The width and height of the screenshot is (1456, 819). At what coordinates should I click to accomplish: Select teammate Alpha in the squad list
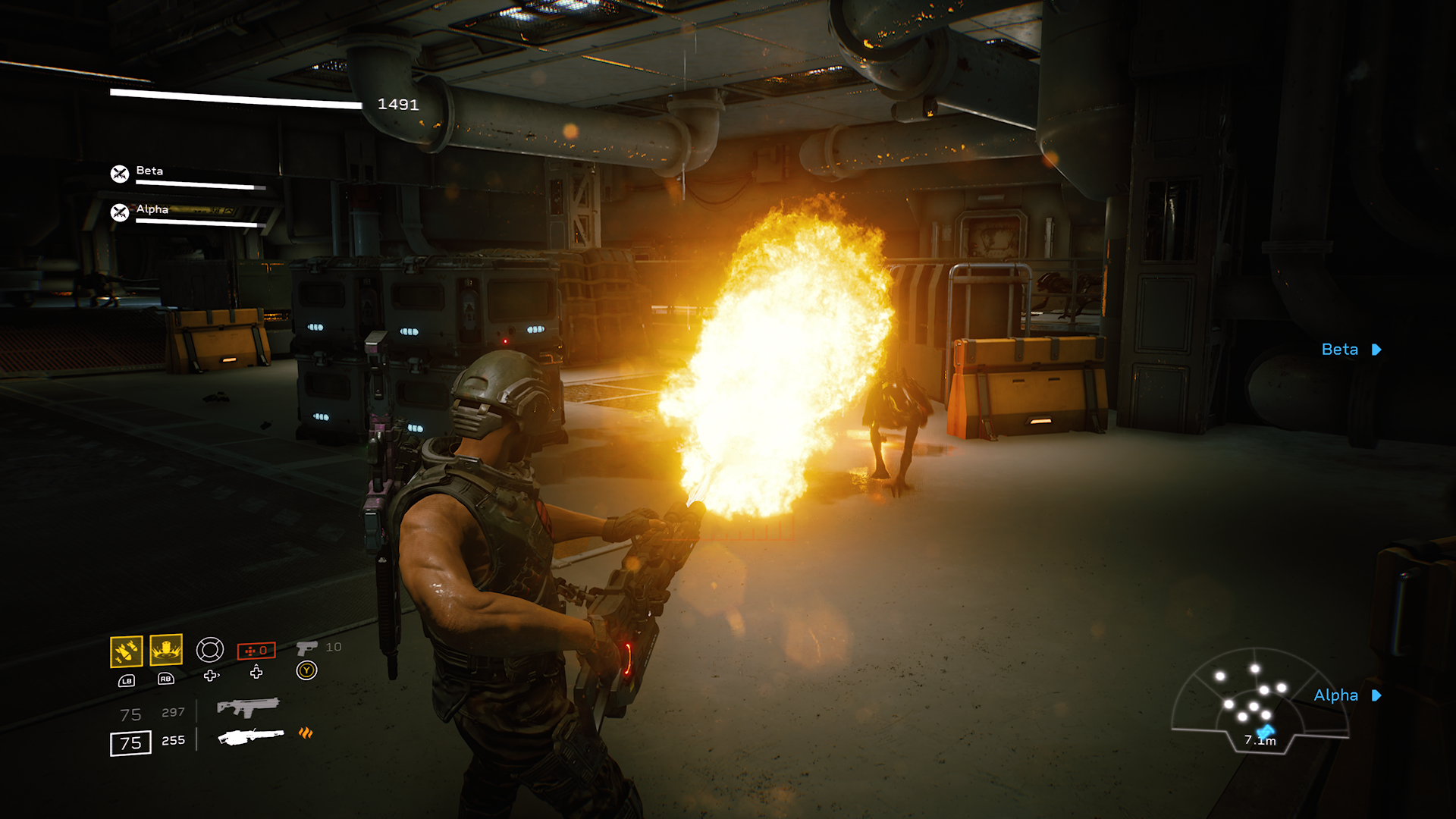(152, 210)
